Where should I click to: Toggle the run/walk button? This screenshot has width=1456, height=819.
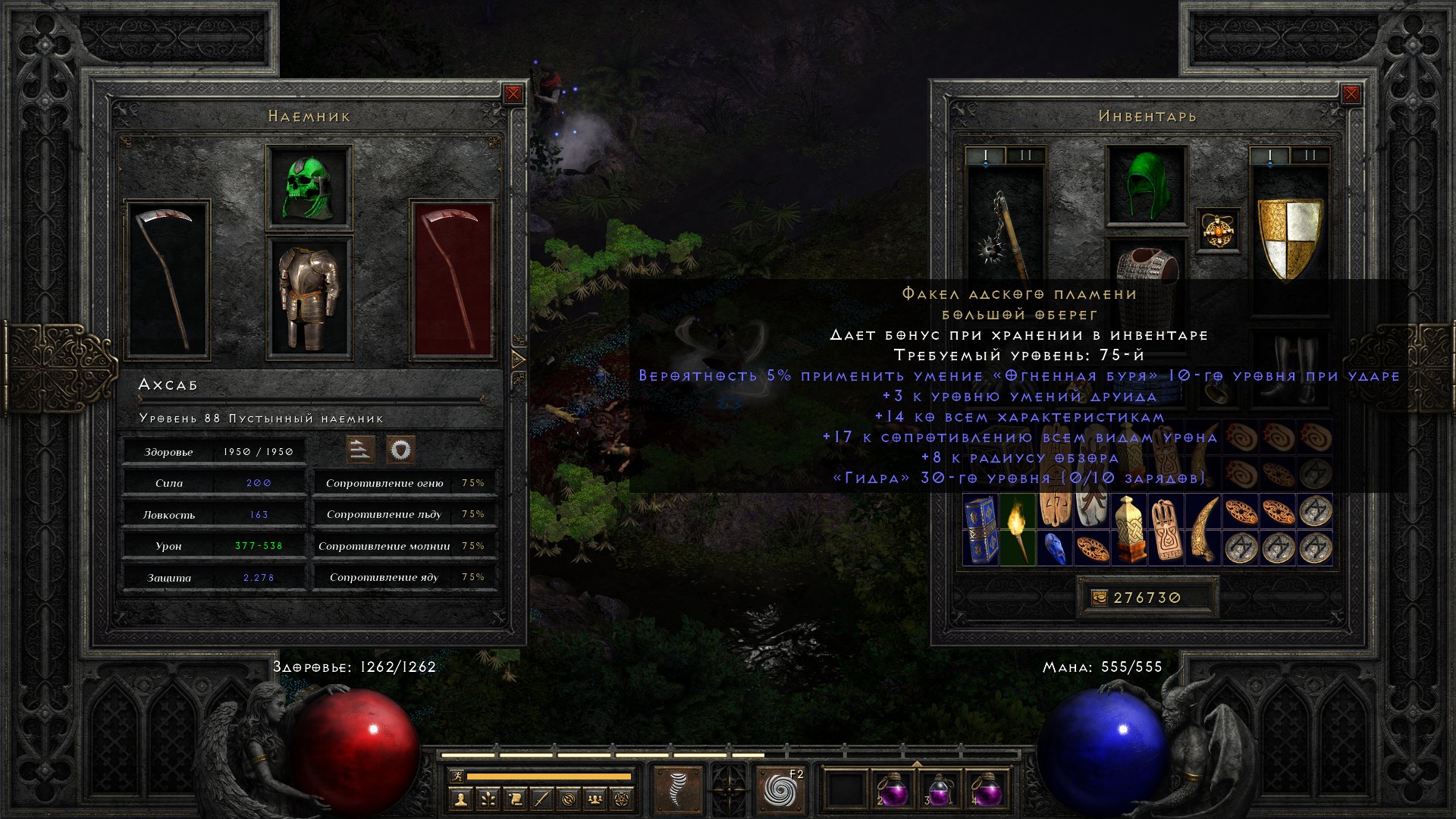[x=457, y=776]
